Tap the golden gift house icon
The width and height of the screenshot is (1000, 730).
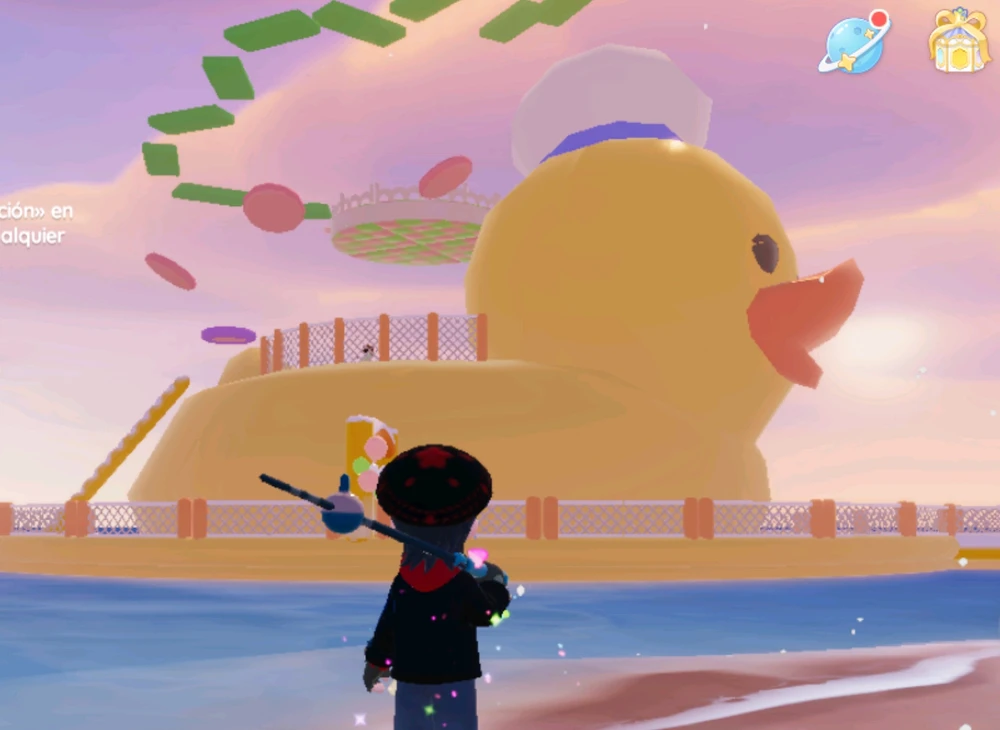958,41
